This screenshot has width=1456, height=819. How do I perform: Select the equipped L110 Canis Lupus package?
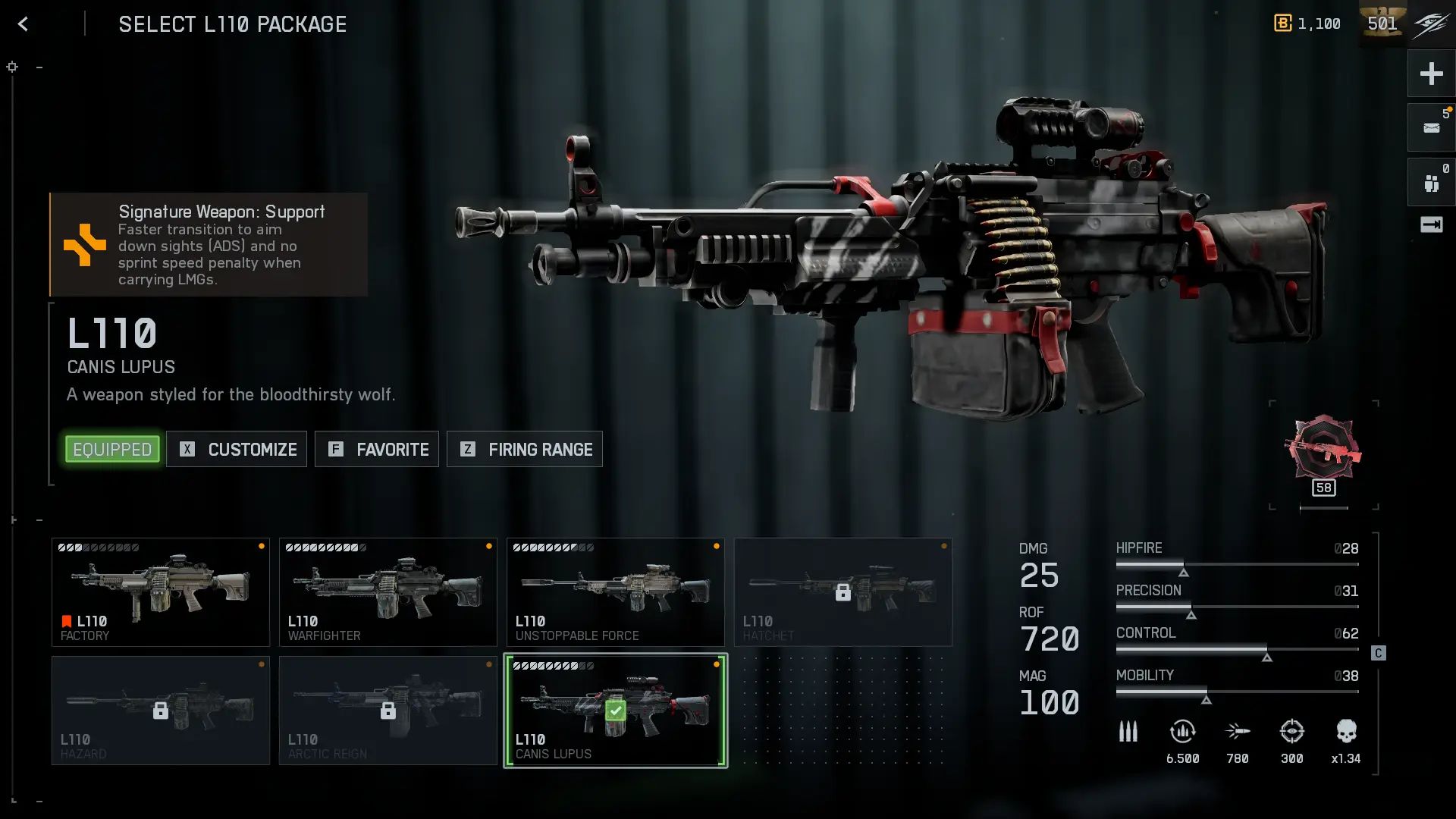click(x=616, y=711)
